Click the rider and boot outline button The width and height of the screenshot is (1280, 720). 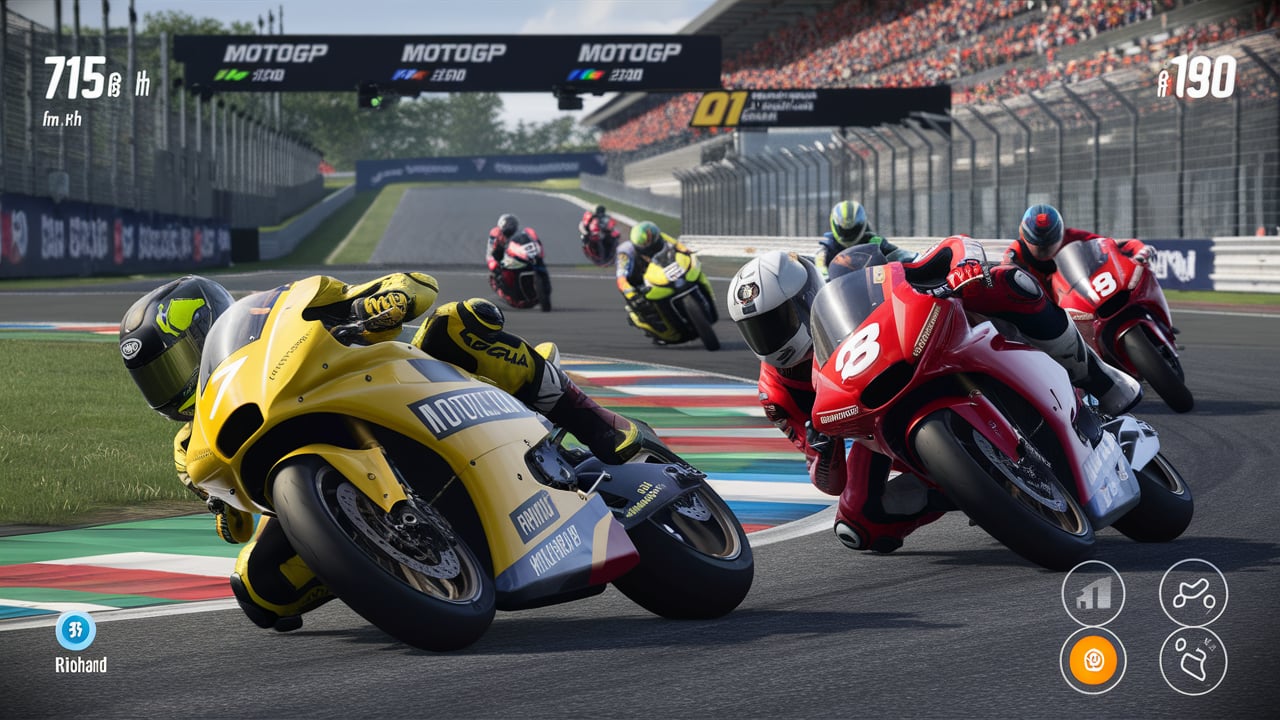click(1193, 661)
